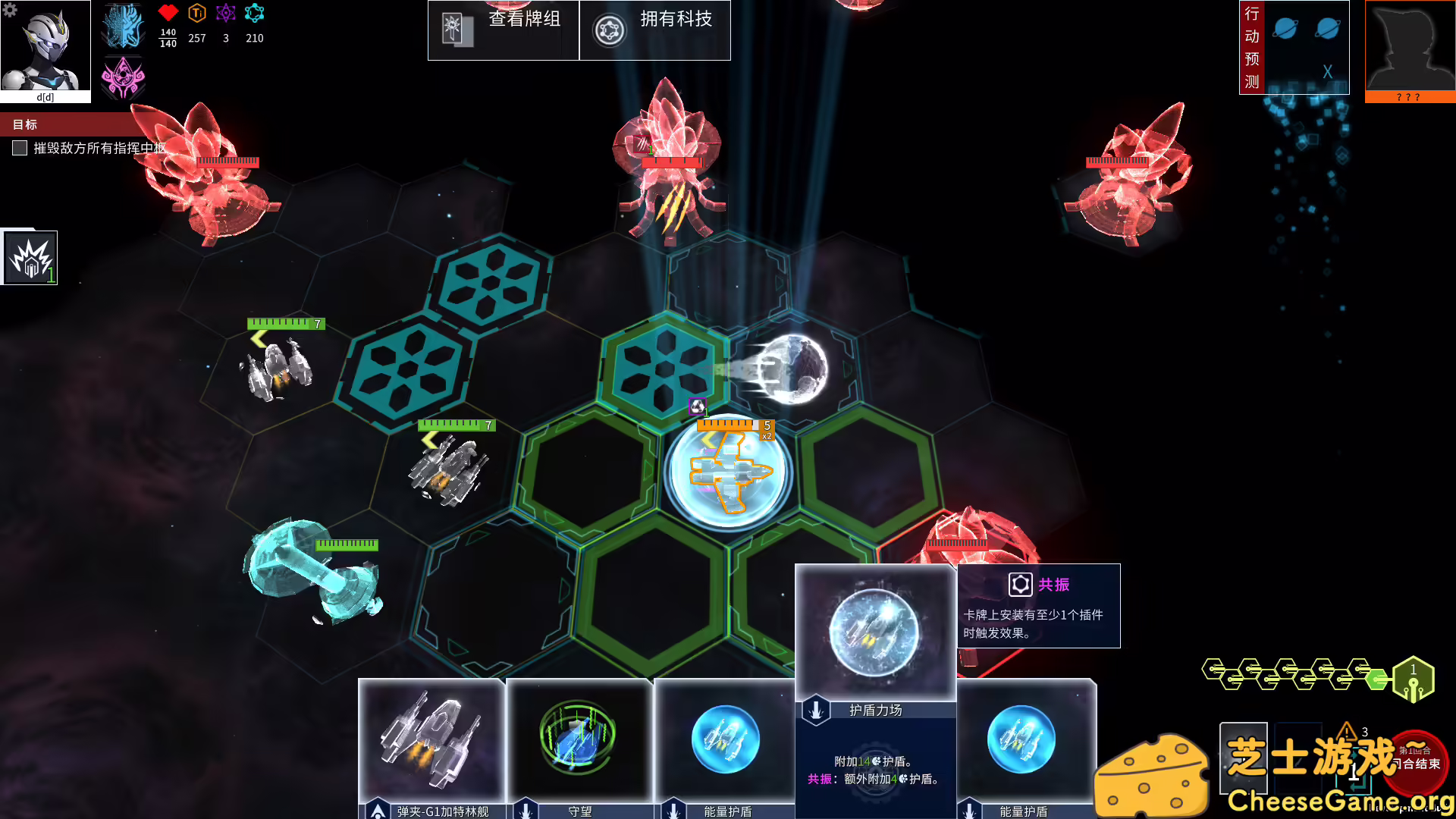The width and height of the screenshot is (1456, 819).
Task: Select the purple research resource icon
Action: (224, 13)
